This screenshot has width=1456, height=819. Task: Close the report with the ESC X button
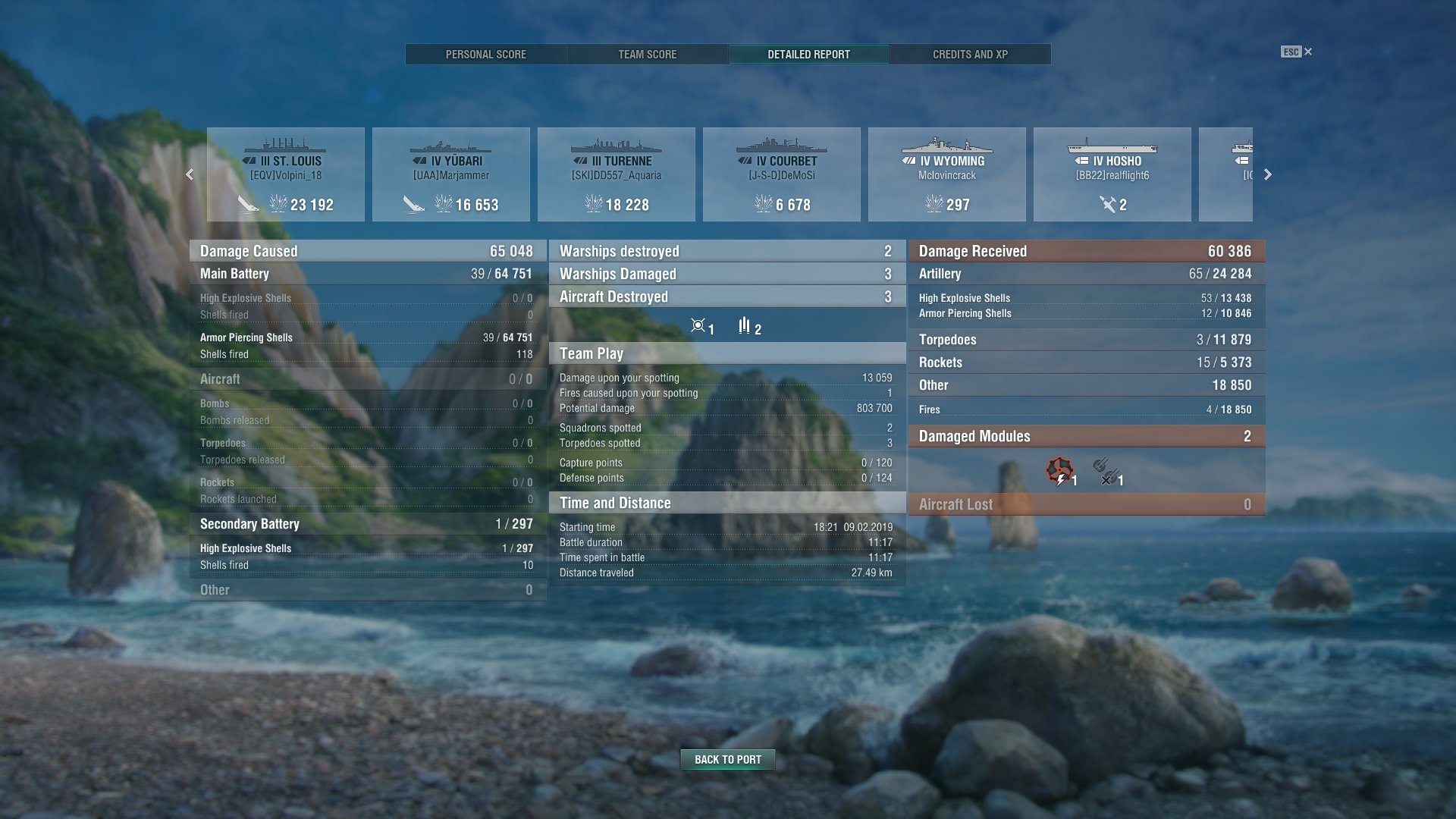click(x=1298, y=52)
